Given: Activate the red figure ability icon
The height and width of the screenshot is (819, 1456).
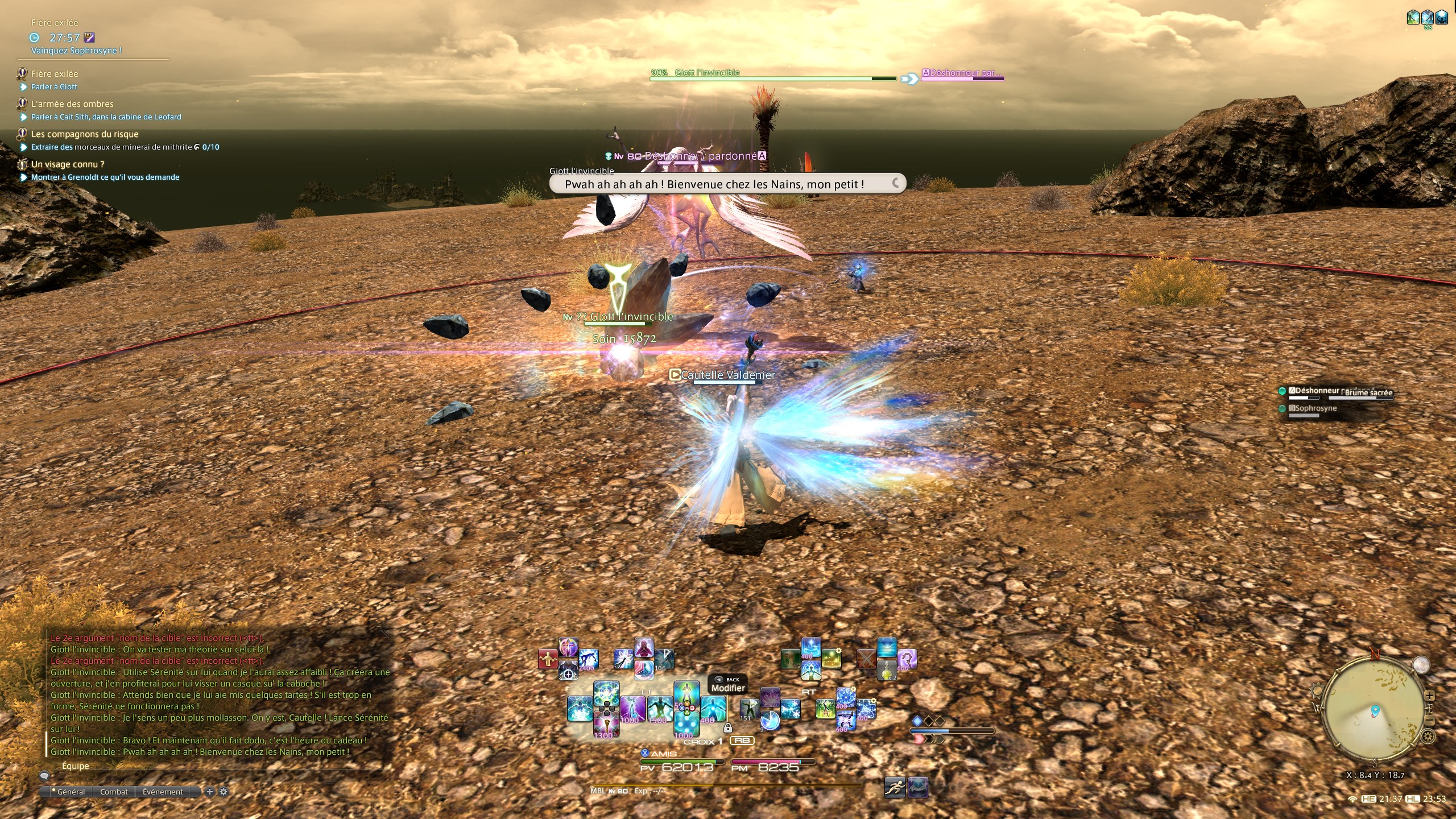Looking at the screenshot, I should pos(548,659).
